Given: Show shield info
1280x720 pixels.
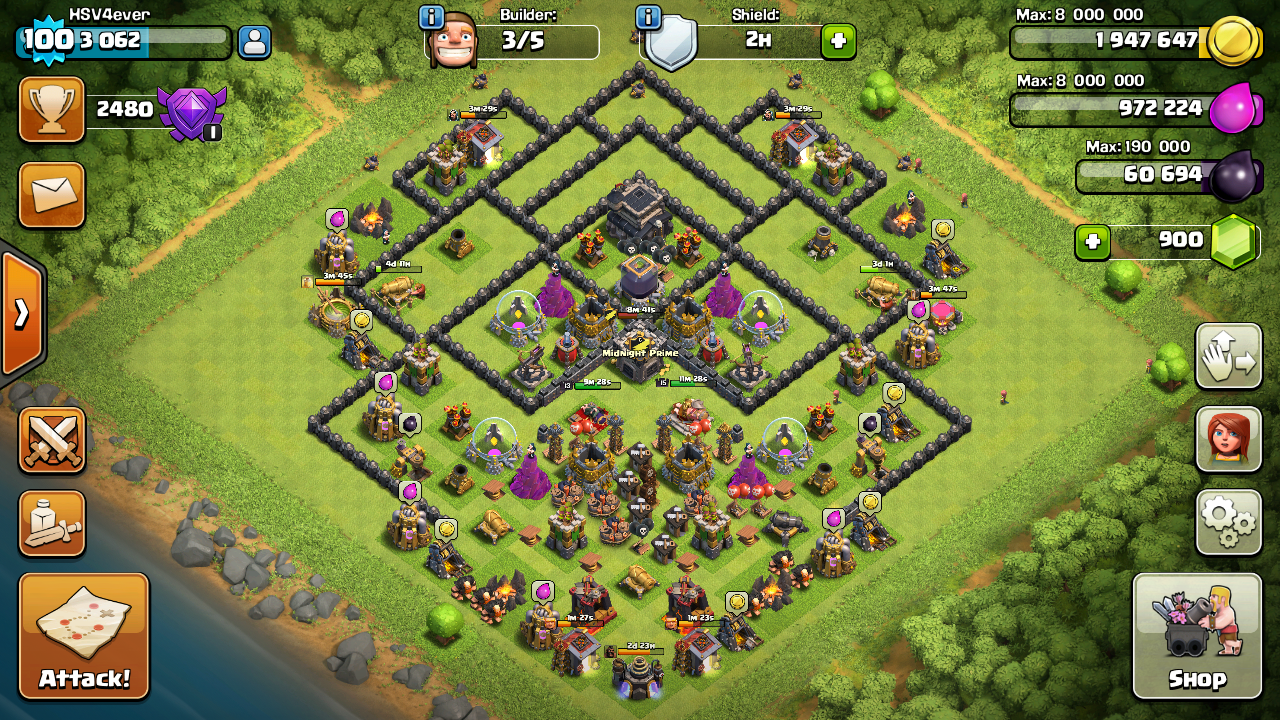Looking at the screenshot, I should tap(649, 17).
